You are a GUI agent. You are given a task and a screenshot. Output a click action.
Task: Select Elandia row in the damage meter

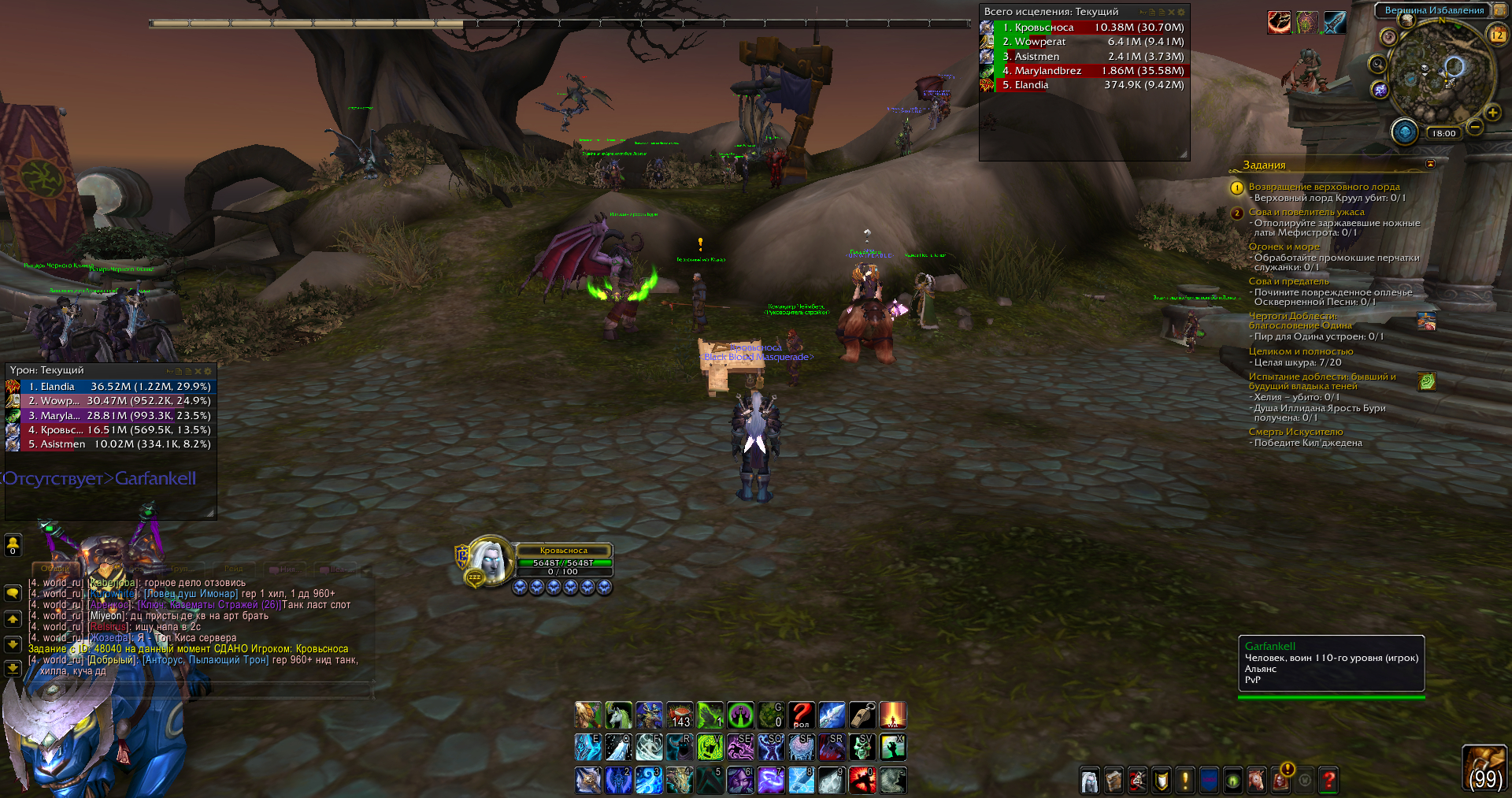[x=110, y=387]
